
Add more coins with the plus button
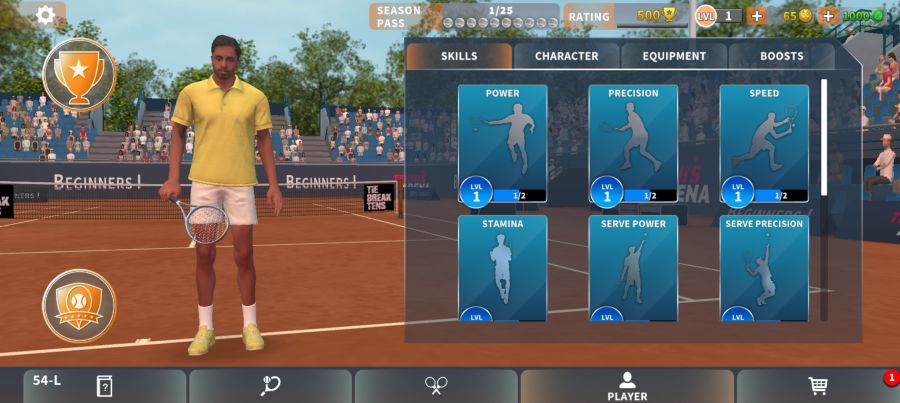click(x=827, y=15)
